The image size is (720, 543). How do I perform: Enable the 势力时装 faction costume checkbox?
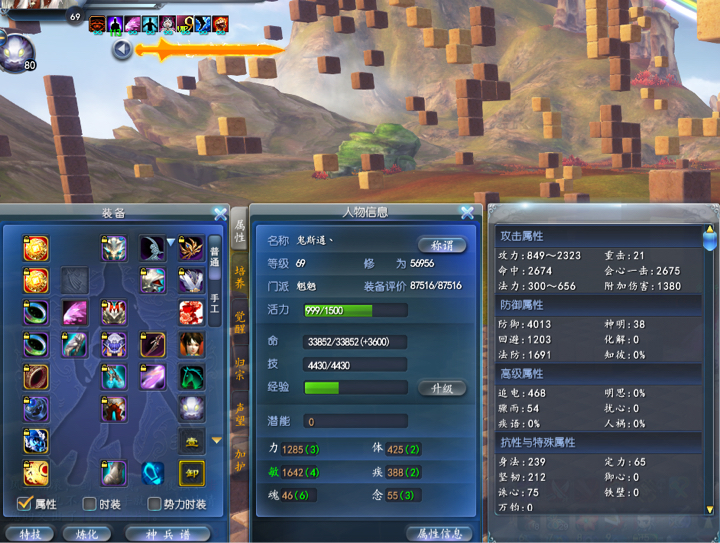point(154,504)
